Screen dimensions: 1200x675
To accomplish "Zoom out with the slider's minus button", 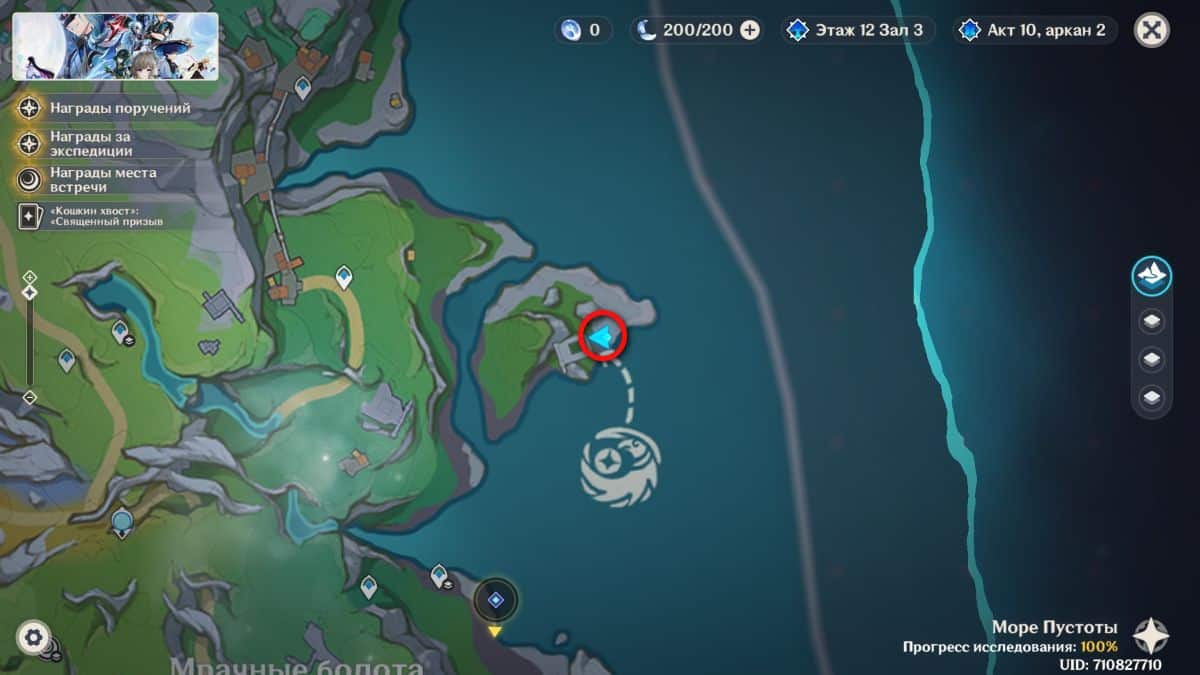I will click(x=30, y=397).
